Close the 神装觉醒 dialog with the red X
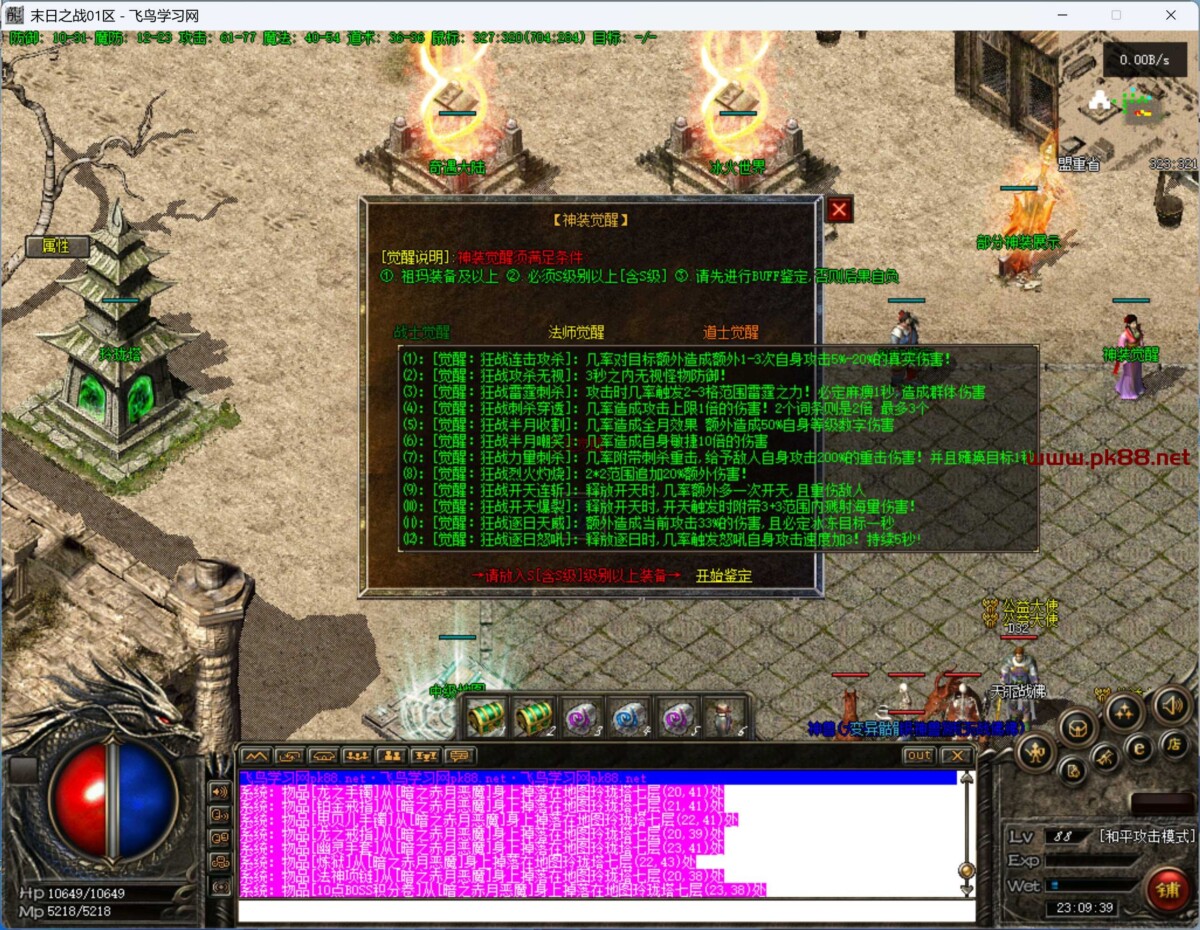 839,209
